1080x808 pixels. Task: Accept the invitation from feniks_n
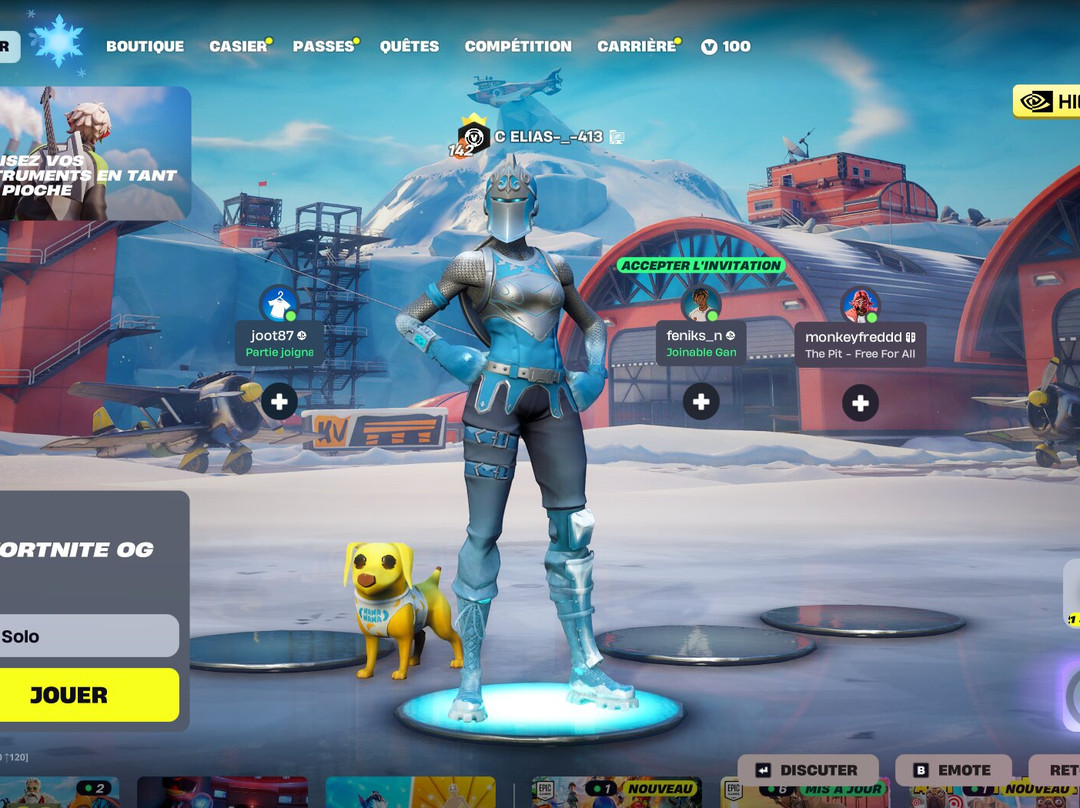[x=700, y=266]
